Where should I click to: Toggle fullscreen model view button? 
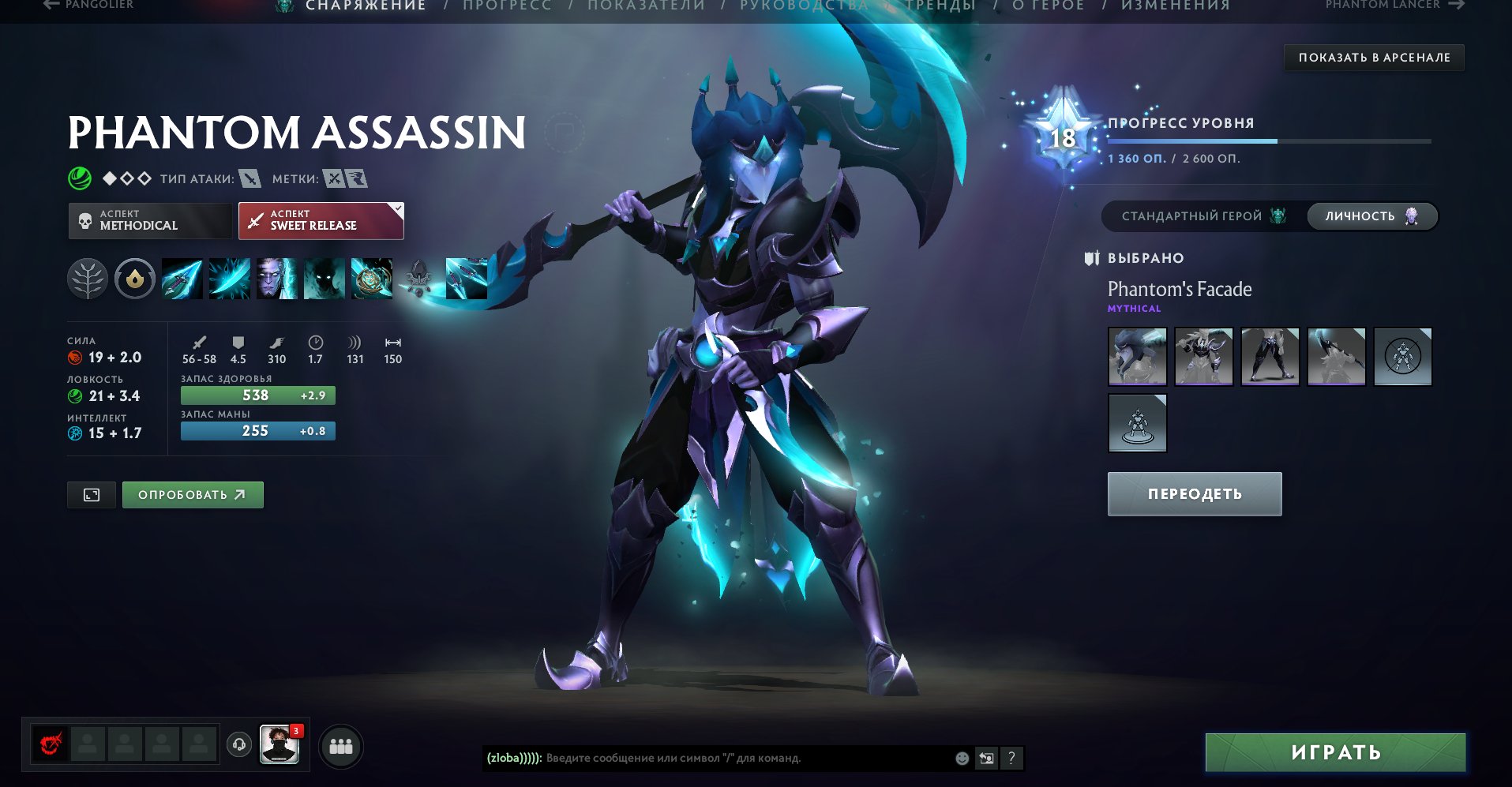pyautogui.click(x=92, y=495)
